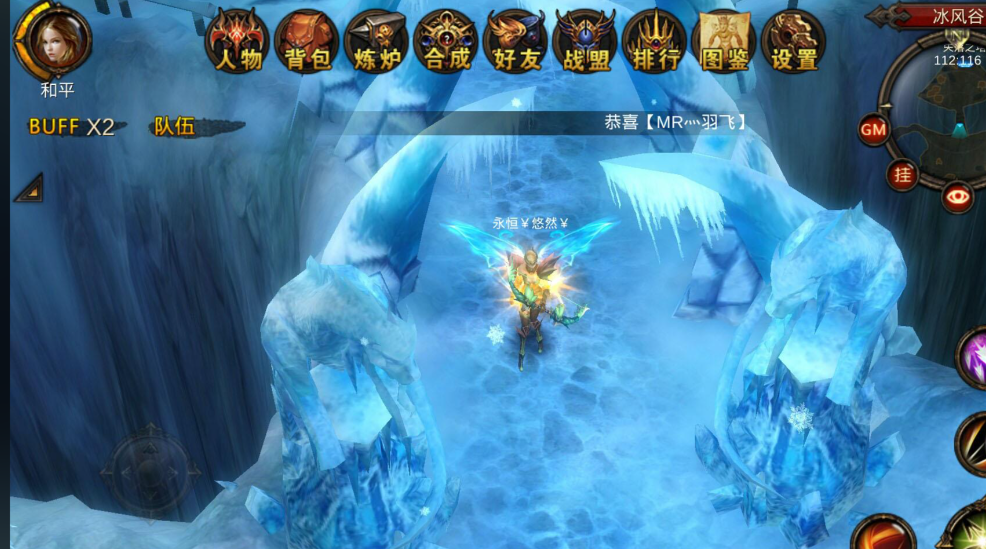
Task: Open the 队伍 team panel
Action: (175, 127)
